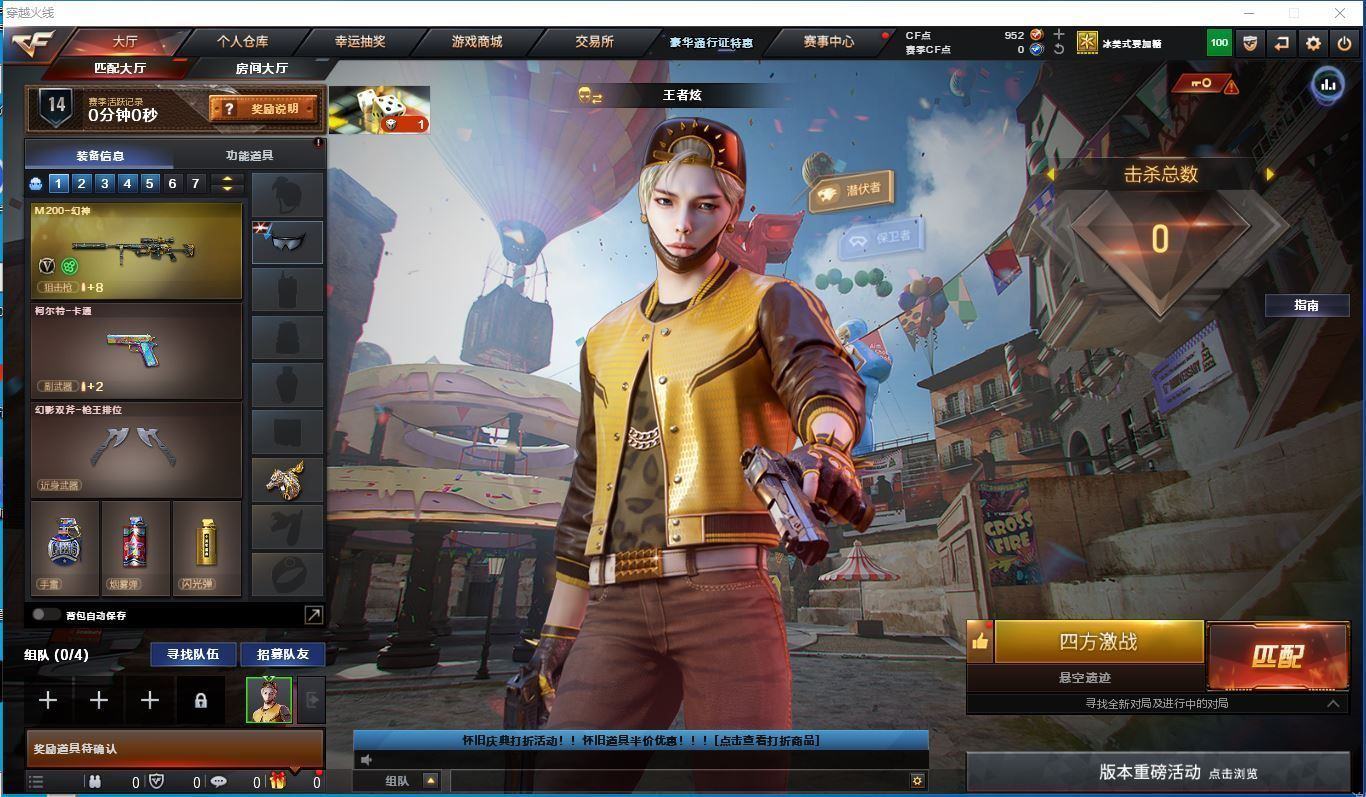Open 赛事中心 tournament center

(x=829, y=42)
